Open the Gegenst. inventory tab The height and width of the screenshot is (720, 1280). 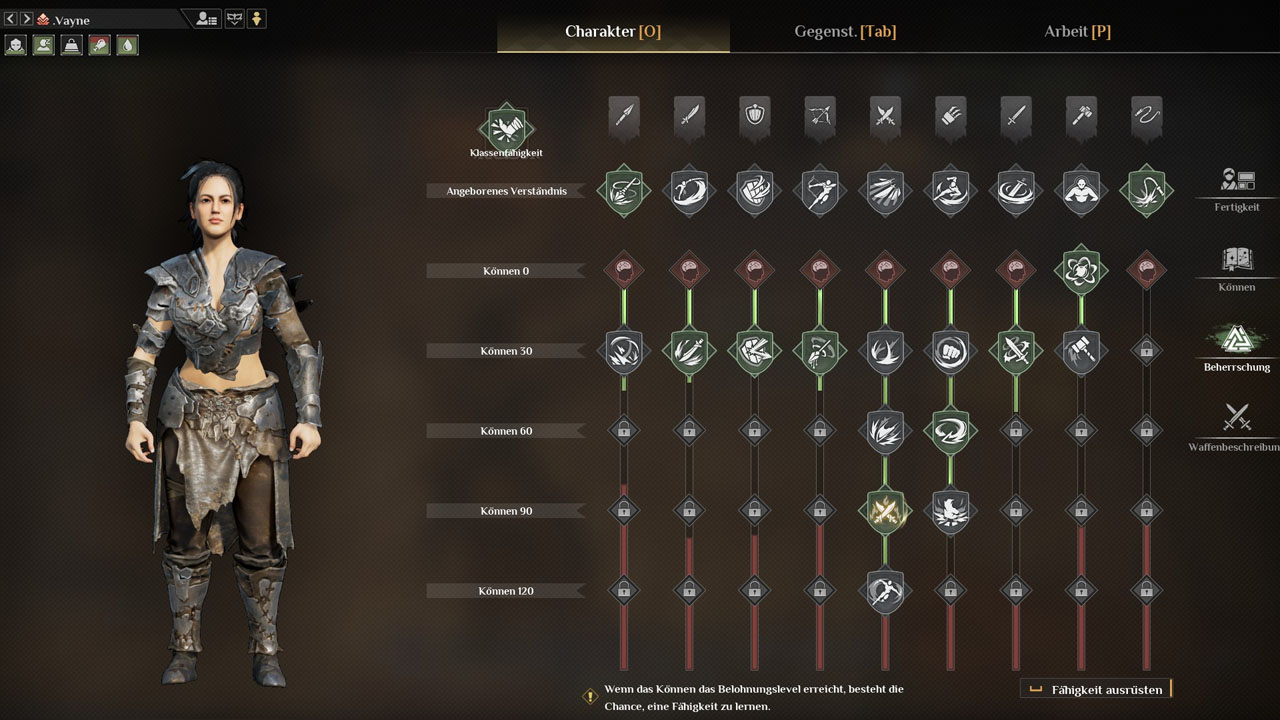tap(844, 31)
